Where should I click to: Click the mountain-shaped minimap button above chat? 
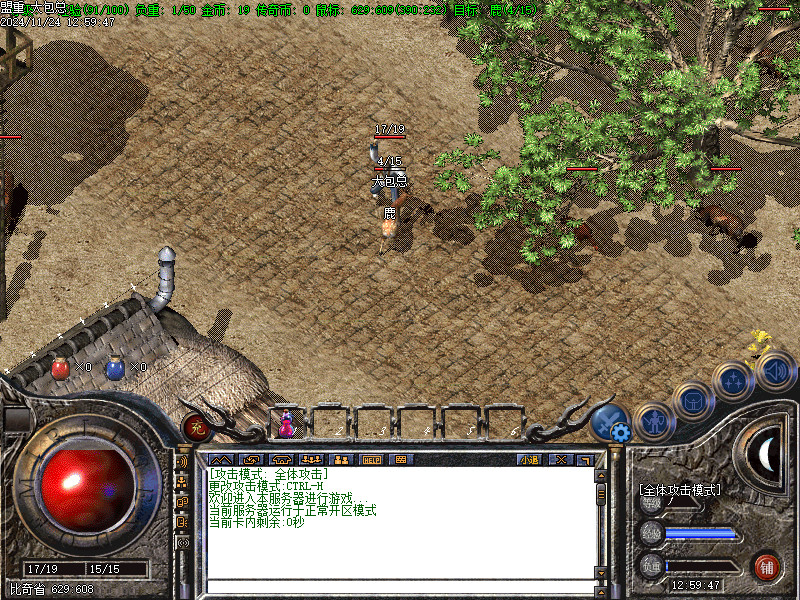221,460
